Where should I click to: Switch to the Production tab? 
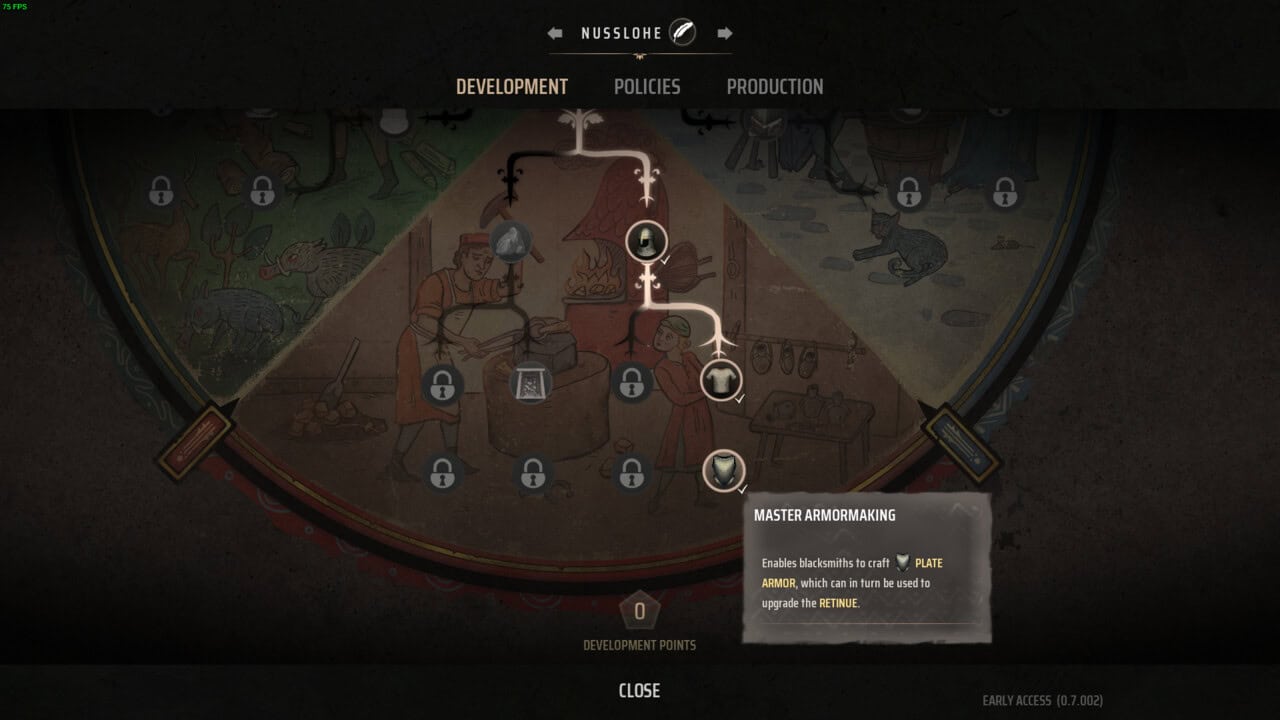pos(775,87)
